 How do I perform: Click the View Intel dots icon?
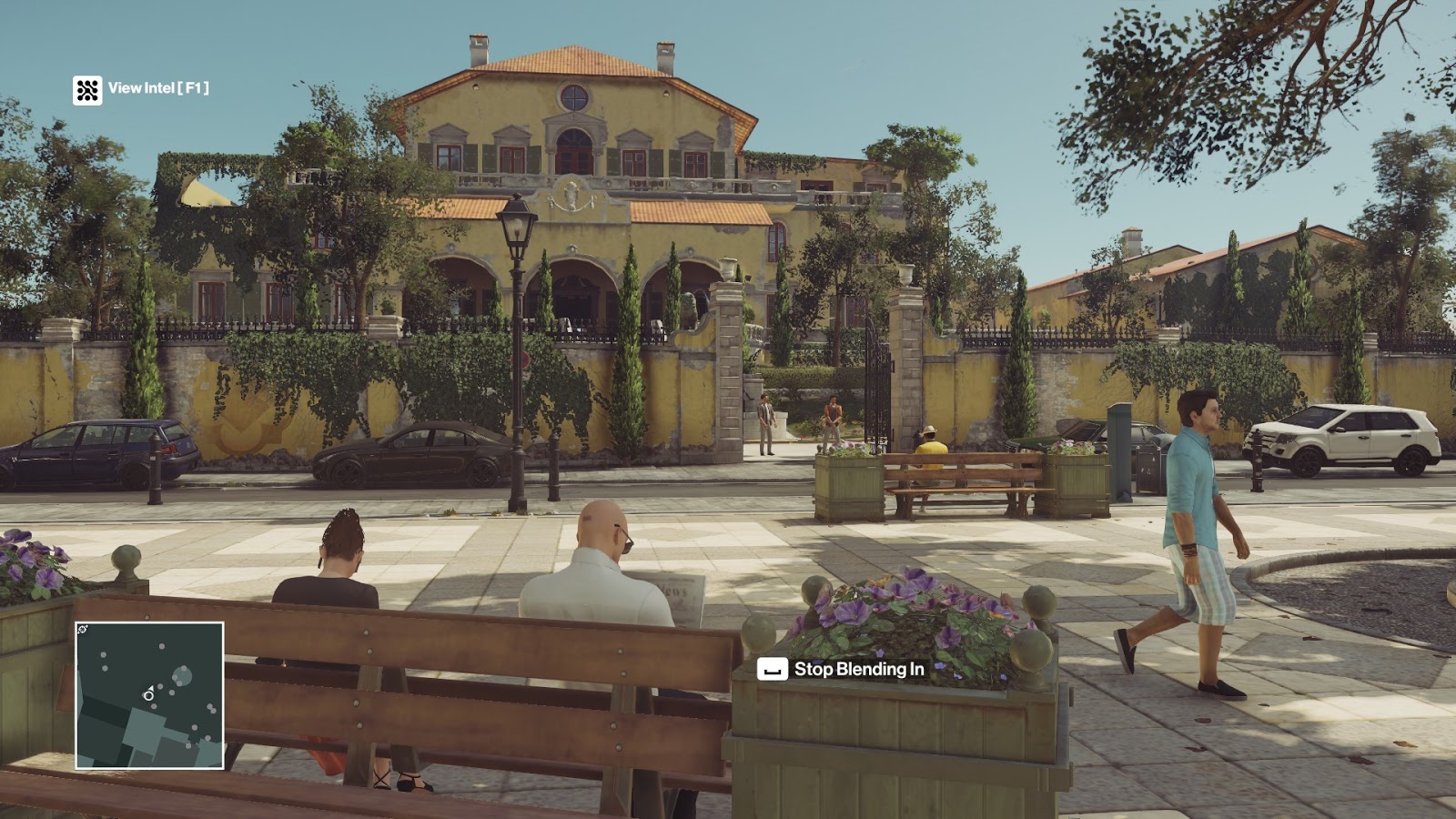tap(88, 90)
